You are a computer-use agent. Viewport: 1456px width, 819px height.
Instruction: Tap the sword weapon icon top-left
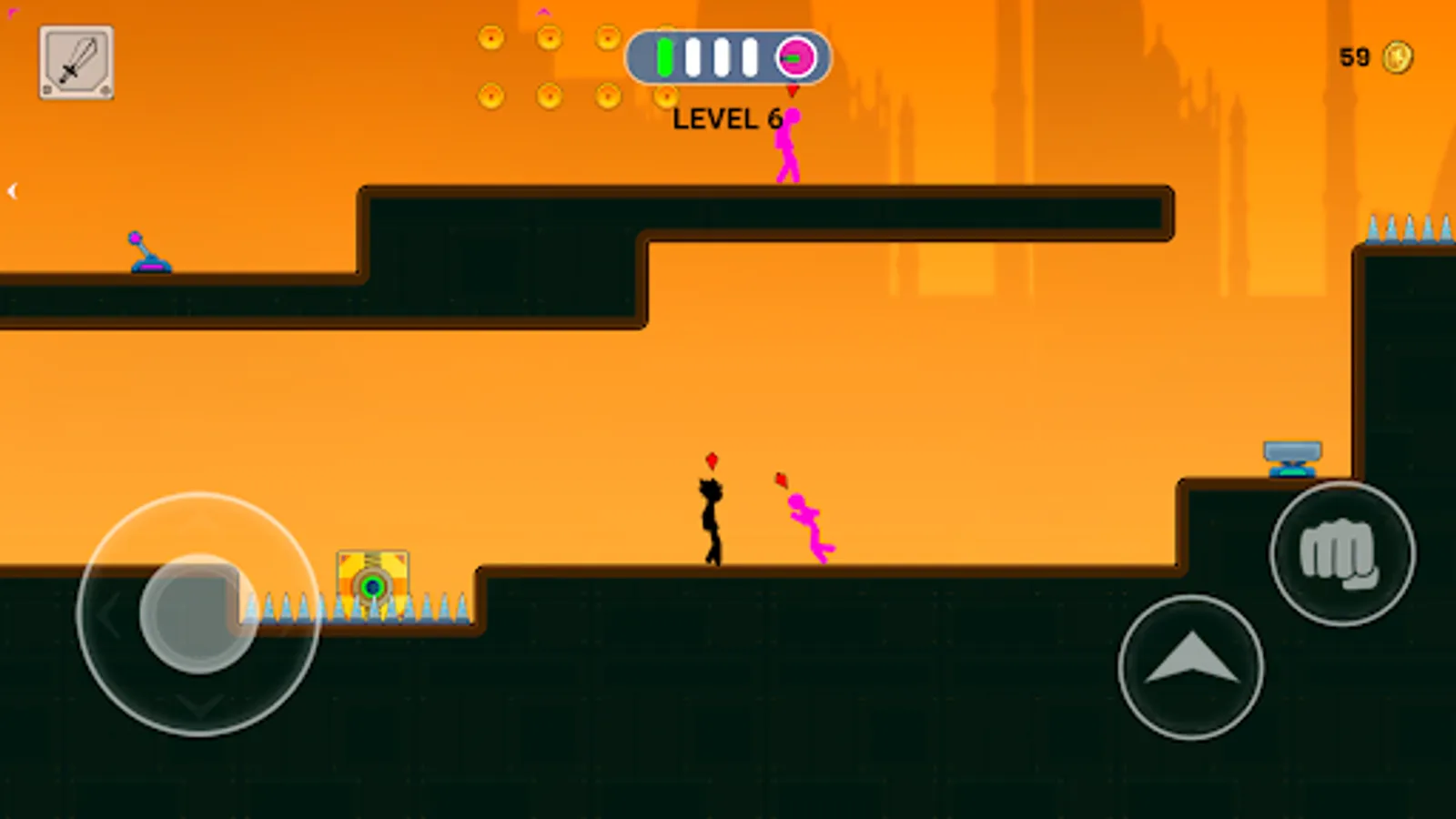(76, 60)
